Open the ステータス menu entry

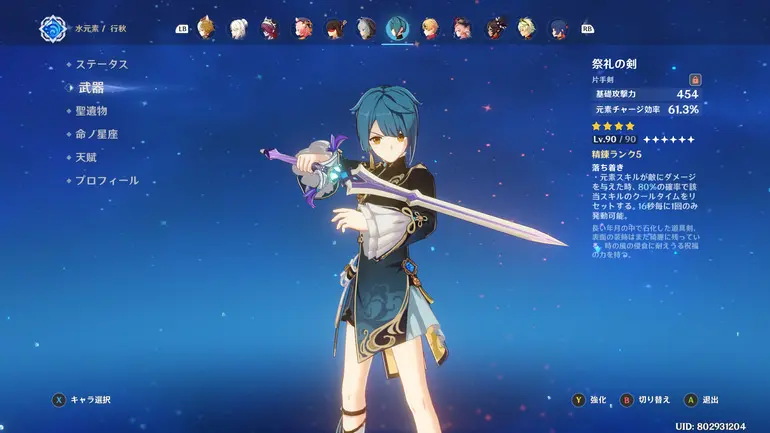coord(102,64)
